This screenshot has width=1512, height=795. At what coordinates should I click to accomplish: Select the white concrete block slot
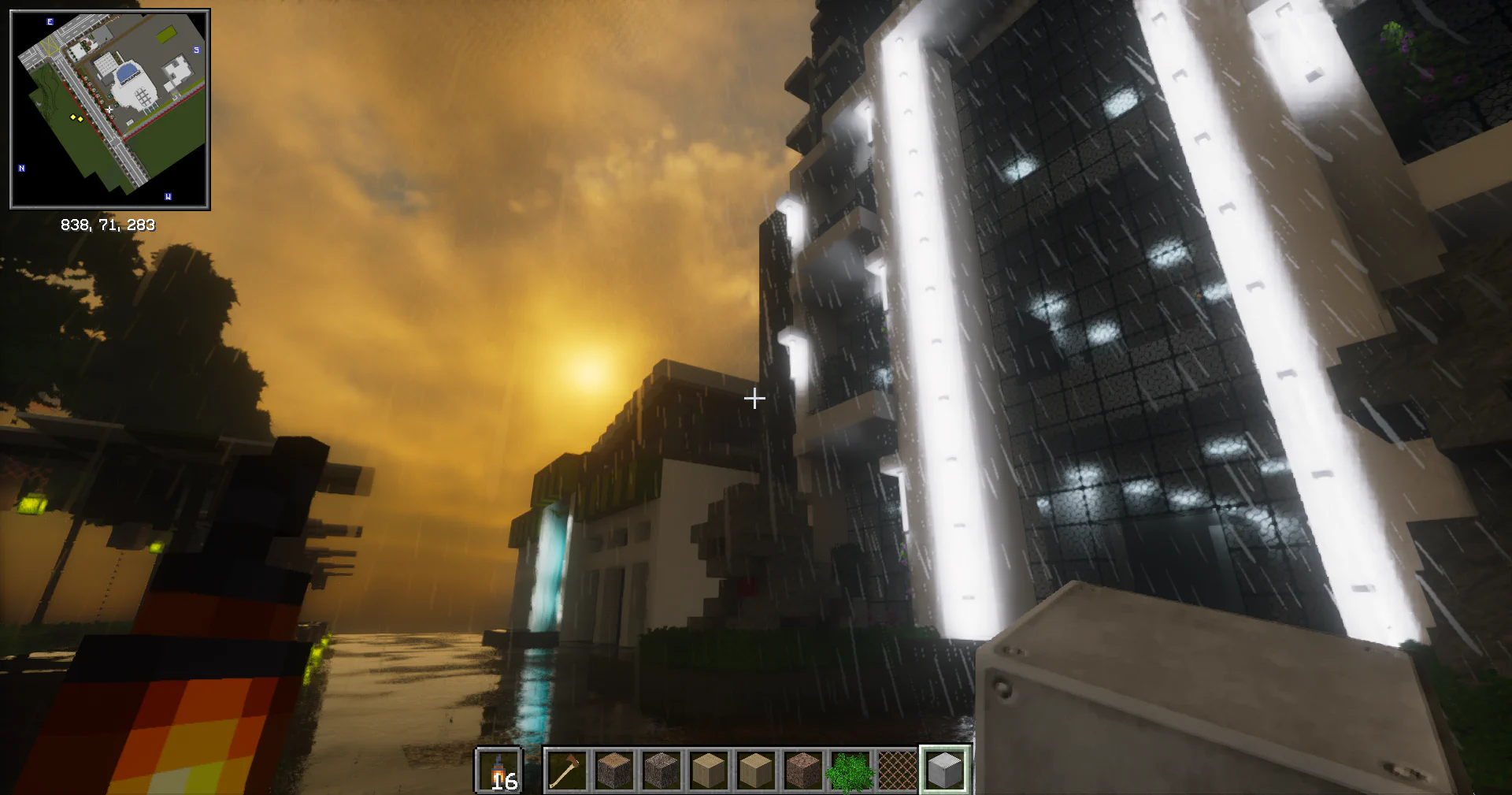pos(944,770)
